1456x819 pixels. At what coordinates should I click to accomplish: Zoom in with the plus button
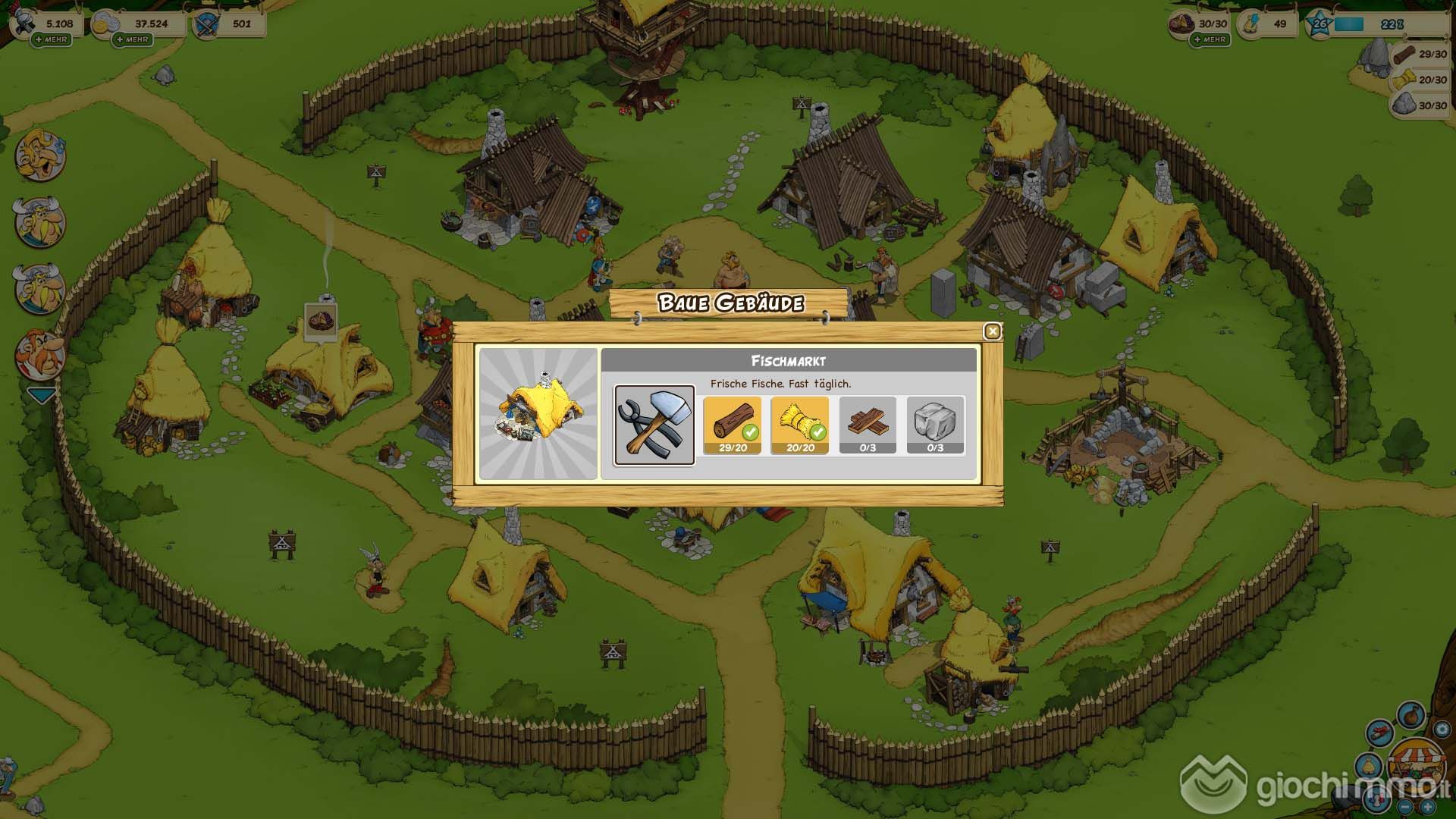point(1428,807)
